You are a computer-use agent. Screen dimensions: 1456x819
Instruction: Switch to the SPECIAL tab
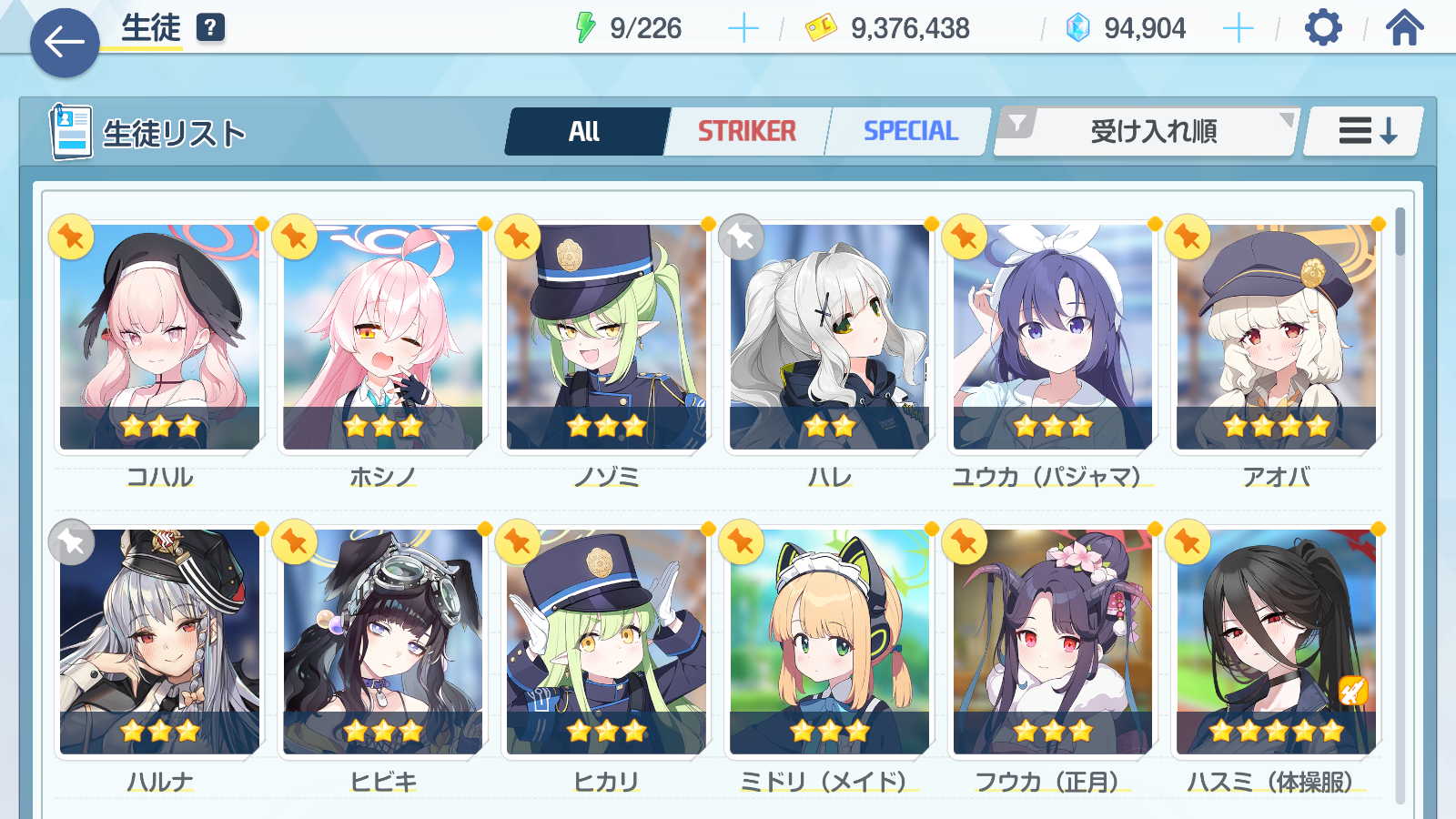point(910,132)
